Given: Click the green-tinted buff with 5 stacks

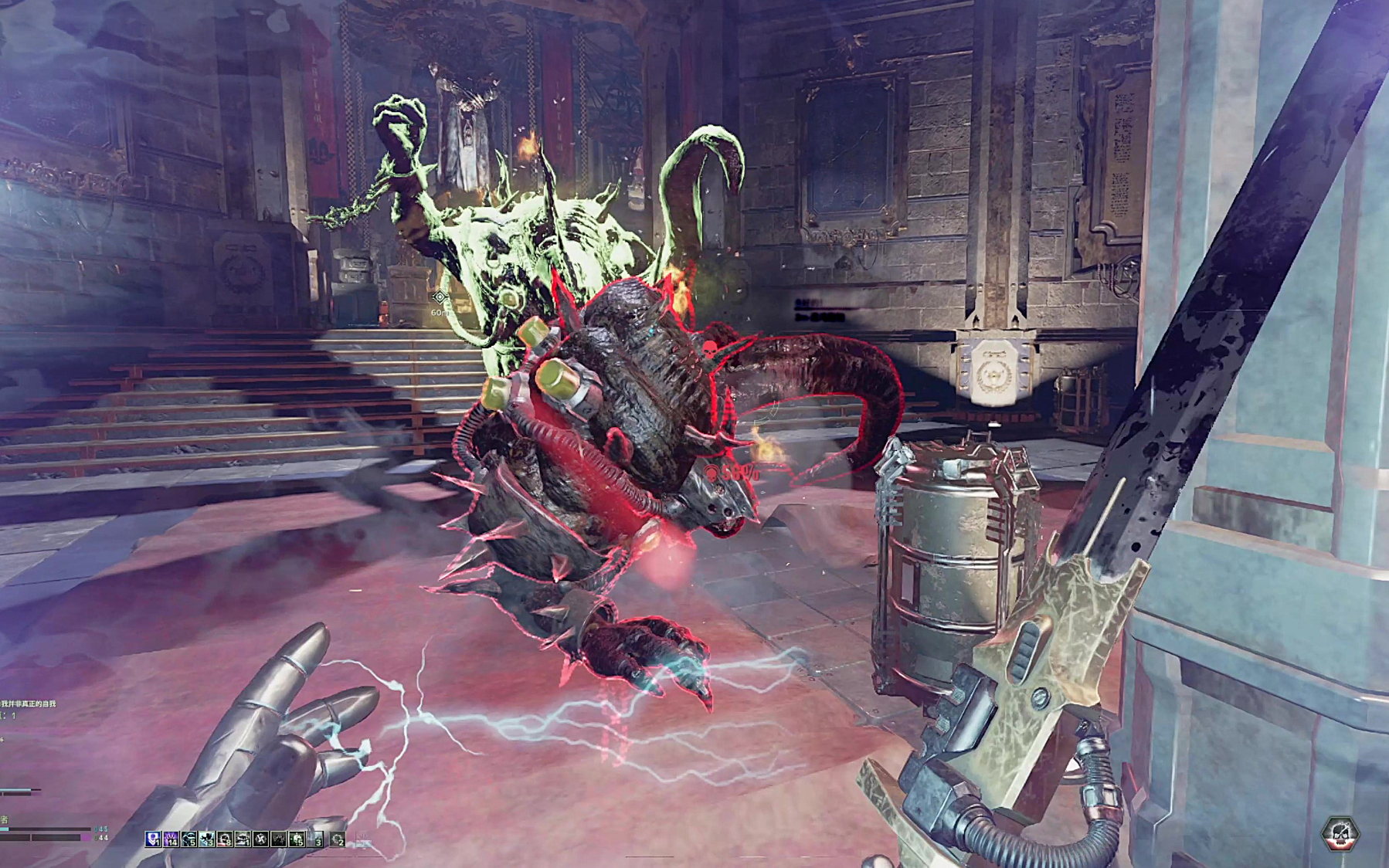Looking at the screenshot, I should click(297, 839).
